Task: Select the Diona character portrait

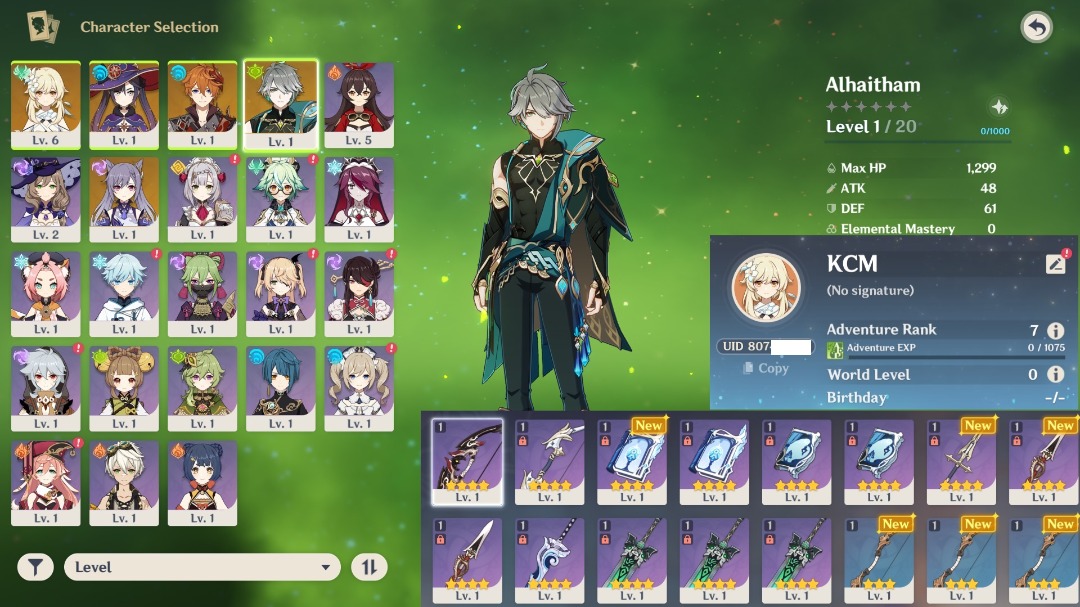Action: [x=46, y=293]
